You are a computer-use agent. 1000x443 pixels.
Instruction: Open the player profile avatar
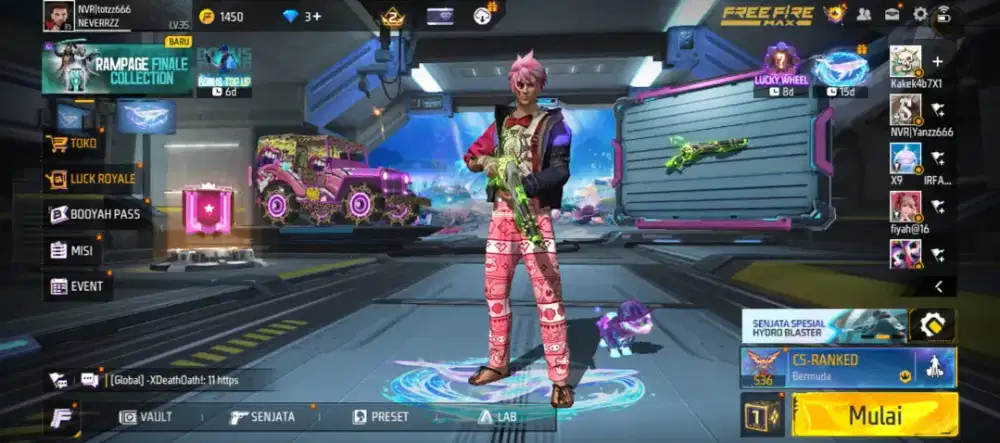pyautogui.click(x=57, y=16)
